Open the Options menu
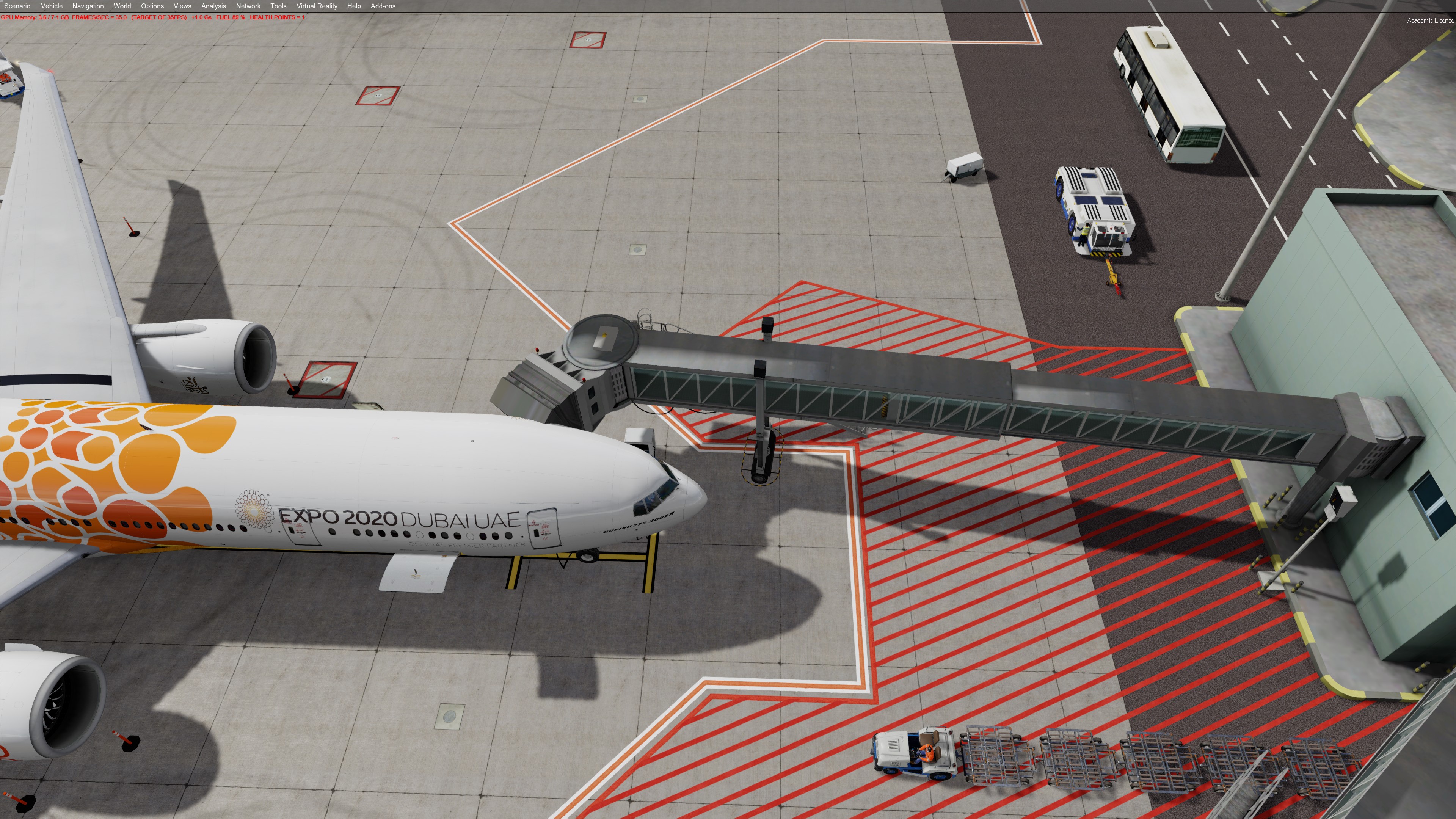 pyautogui.click(x=152, y=6)
